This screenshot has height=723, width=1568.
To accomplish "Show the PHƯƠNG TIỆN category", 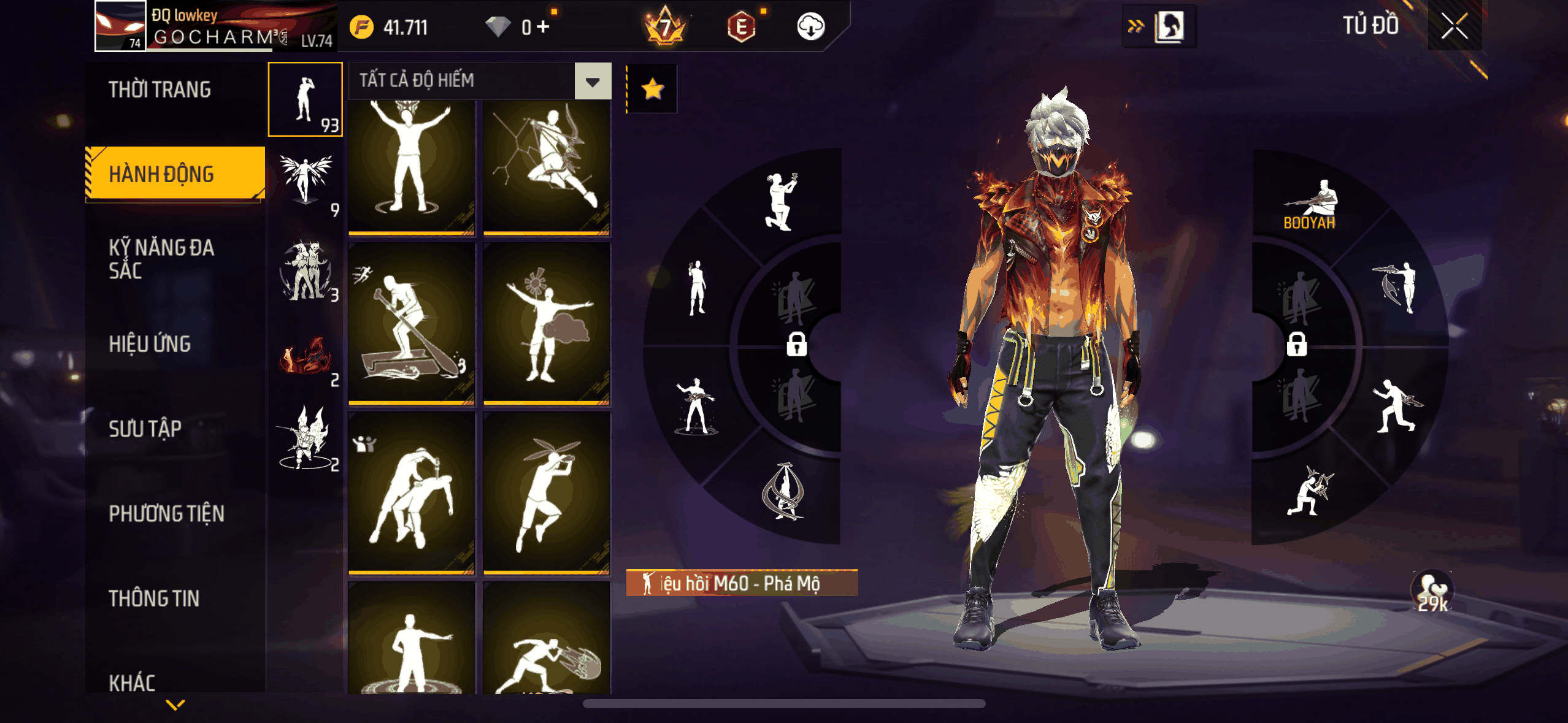I will coord(167,513).
